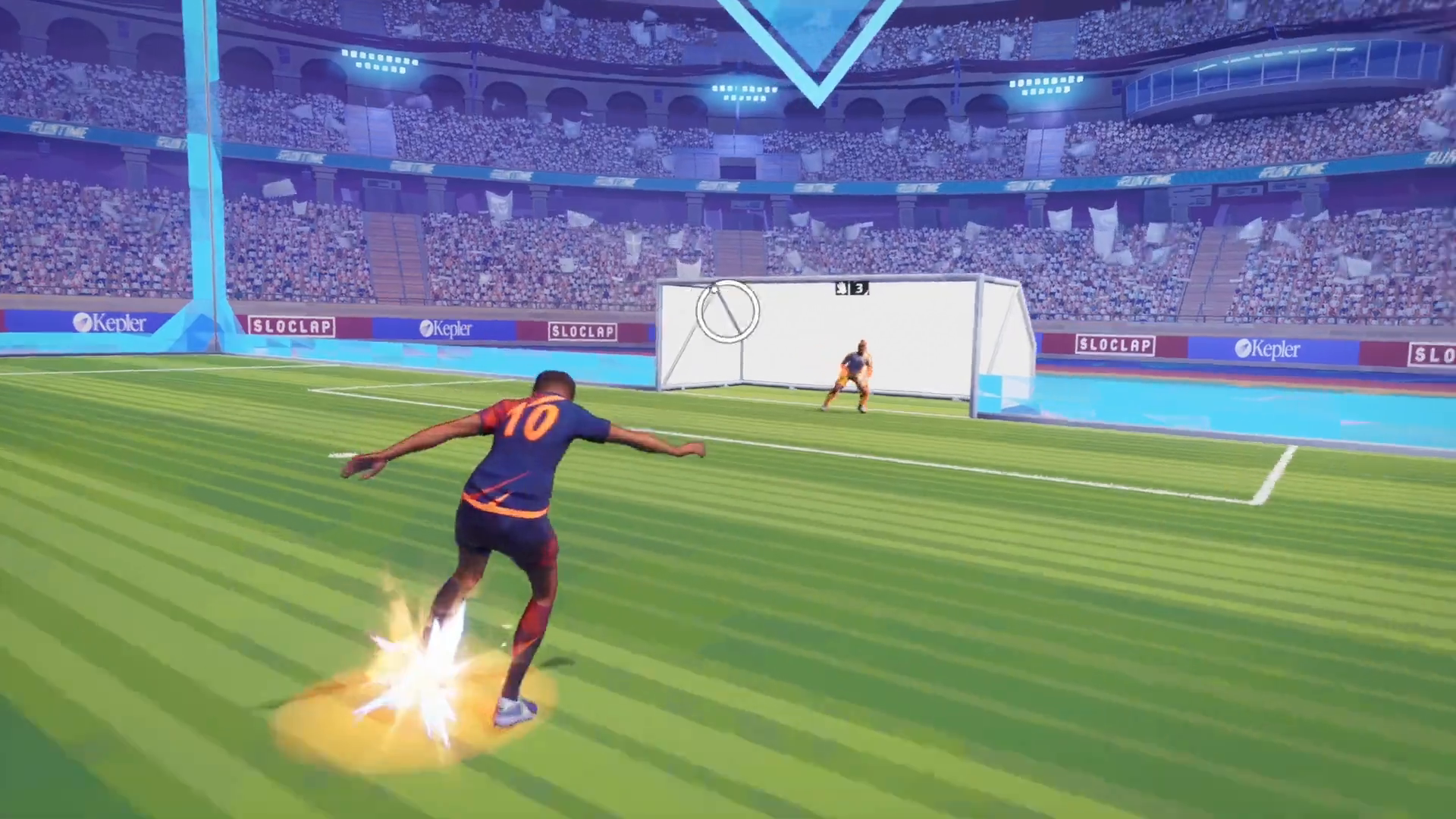Select the circular shot aiming reticle

pos(727,313)
